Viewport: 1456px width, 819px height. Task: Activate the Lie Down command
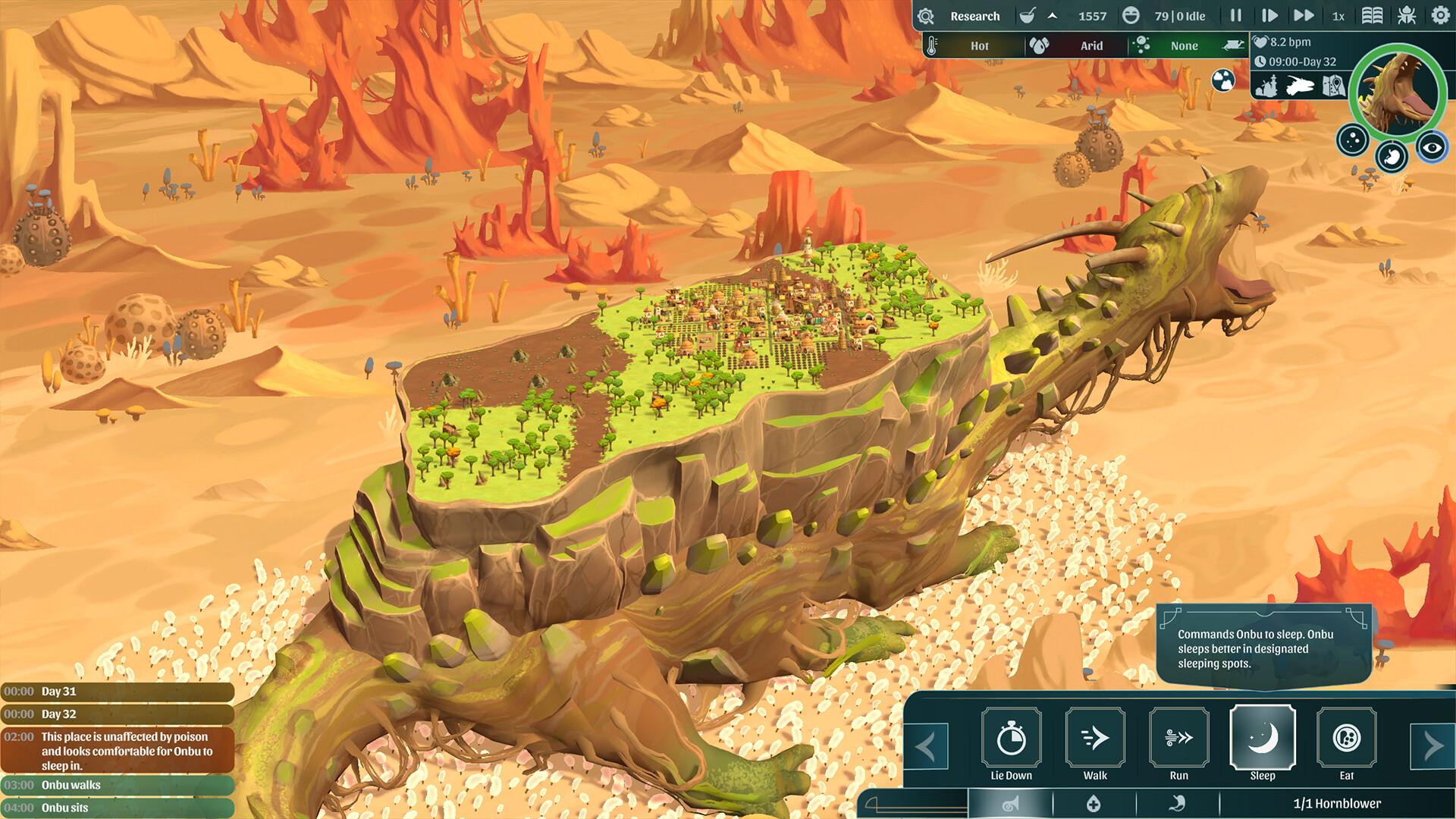[1010, 738]
